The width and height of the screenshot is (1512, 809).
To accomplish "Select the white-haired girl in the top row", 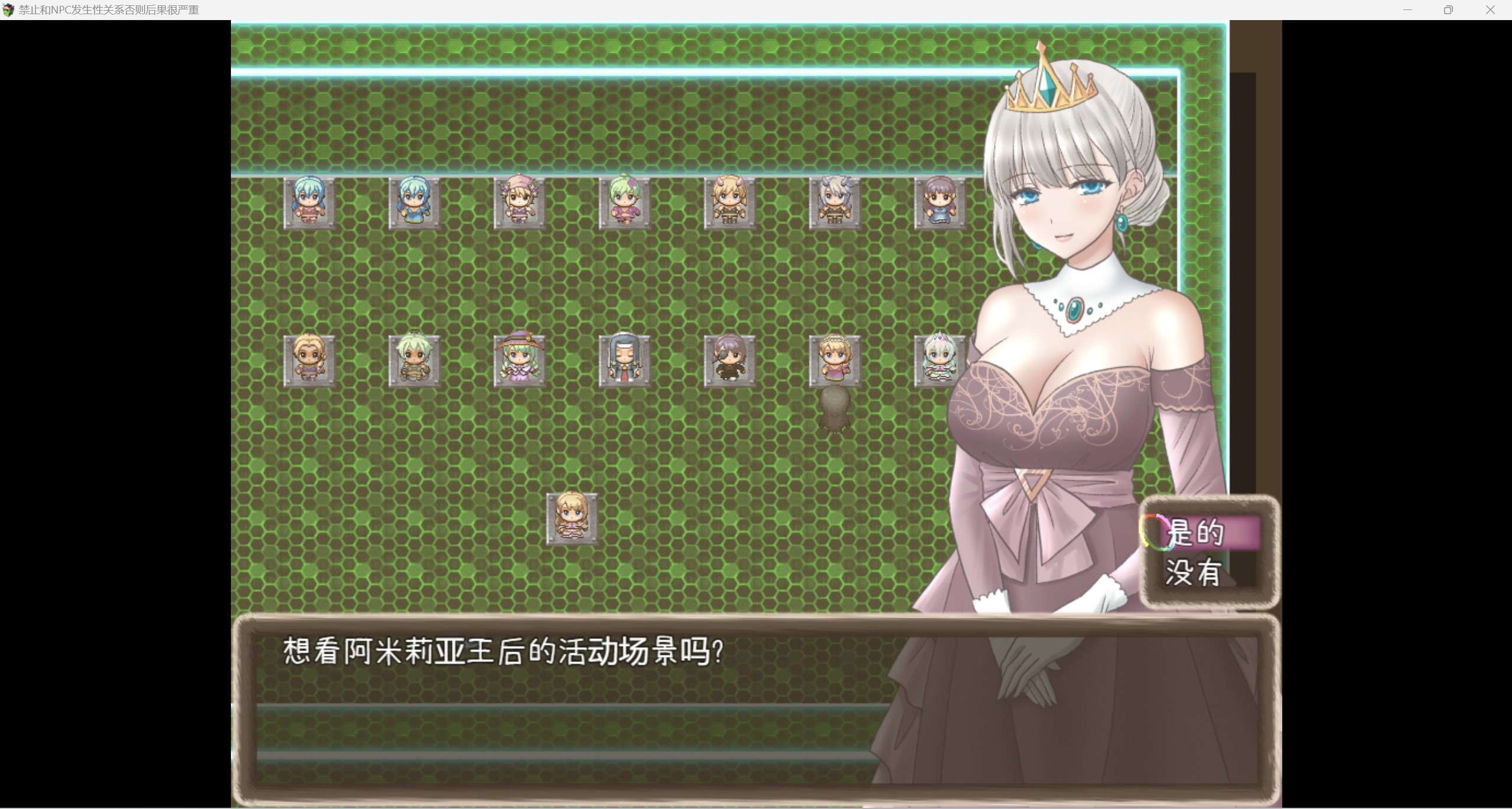I will pyautogui.click(x=834, y=204).
